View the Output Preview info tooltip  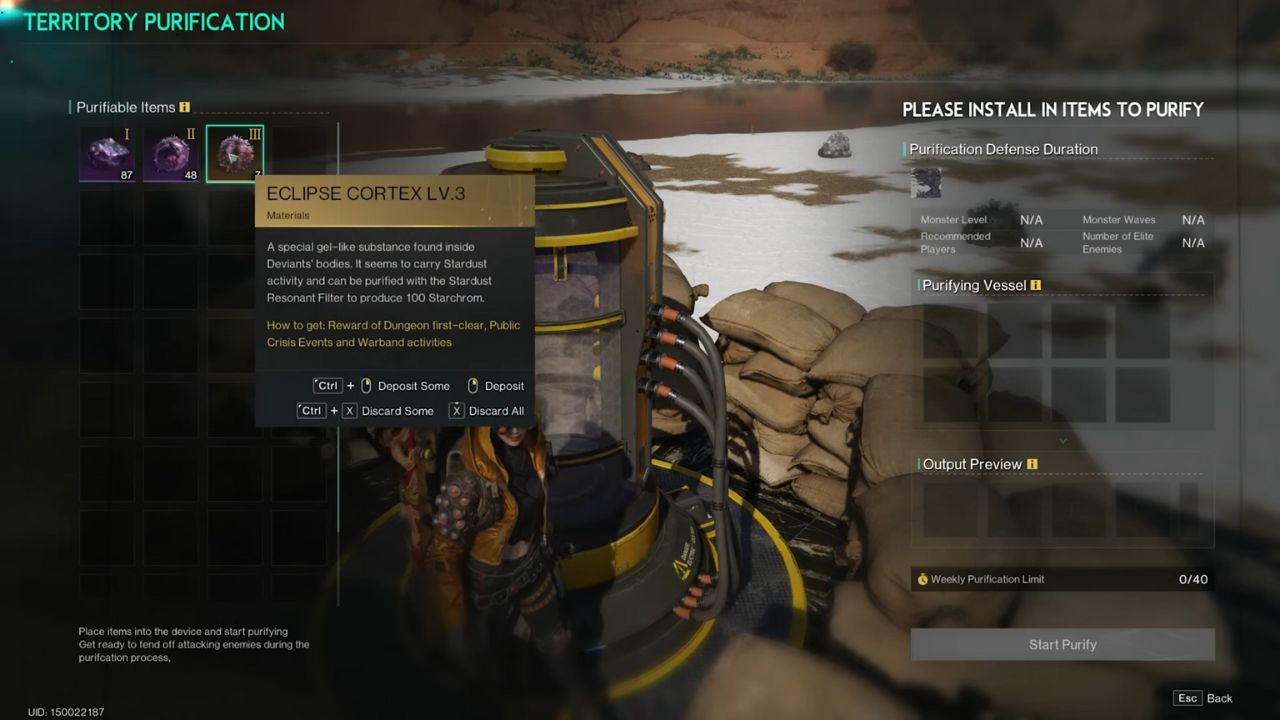click(1032, 464)
